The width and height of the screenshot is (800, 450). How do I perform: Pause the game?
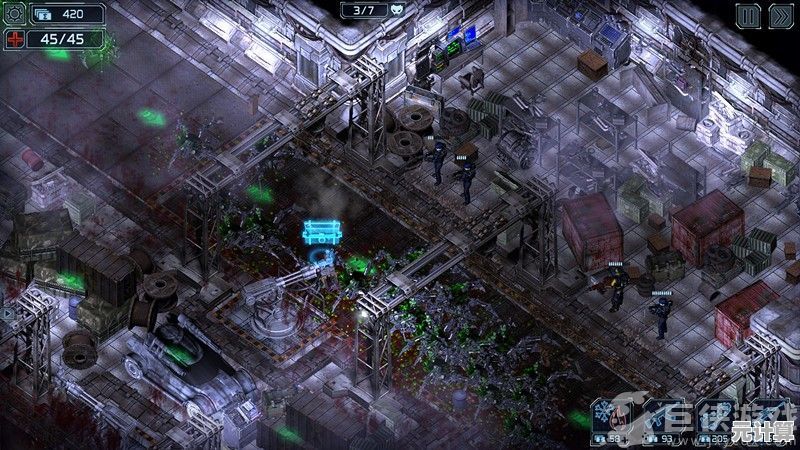tap(748, 15)
